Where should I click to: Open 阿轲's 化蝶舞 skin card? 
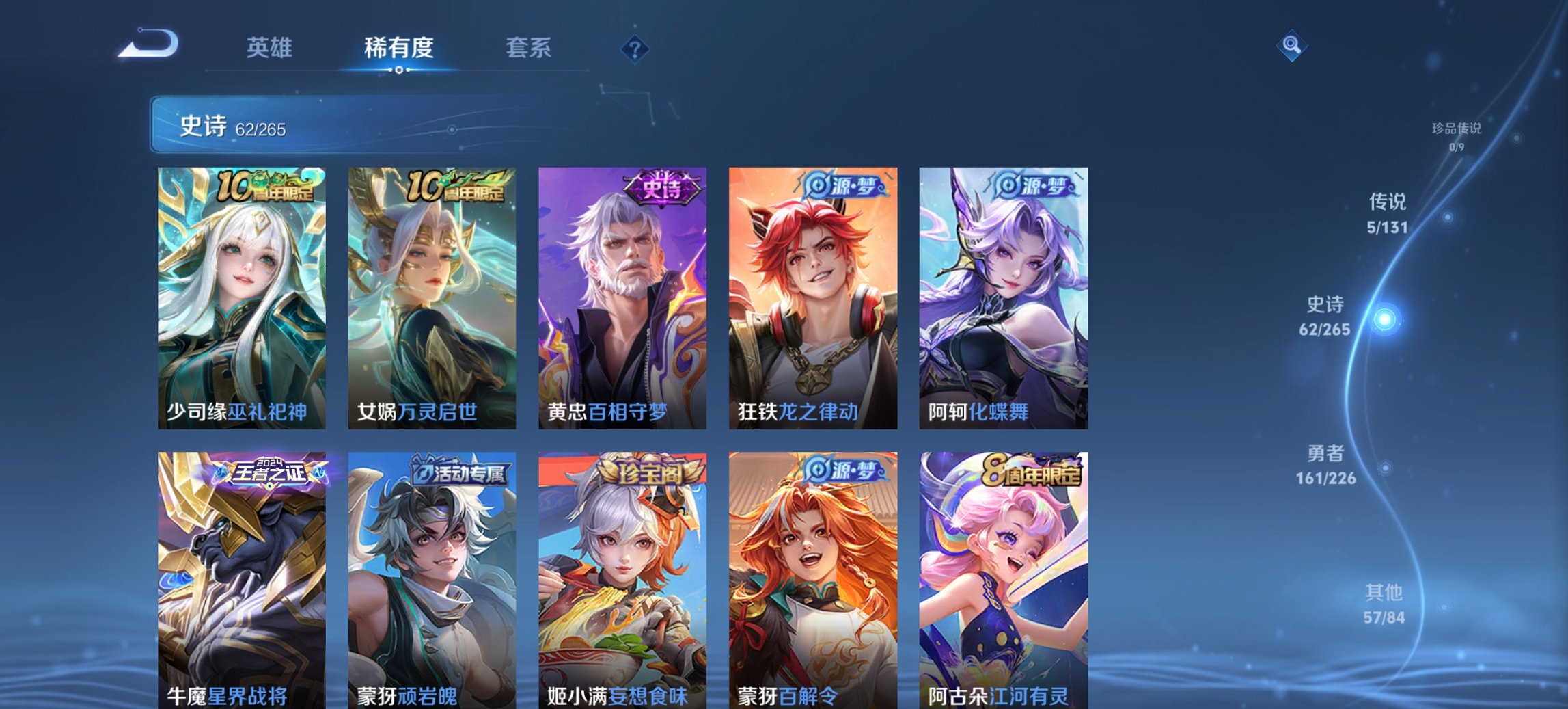coord(1003,294)
